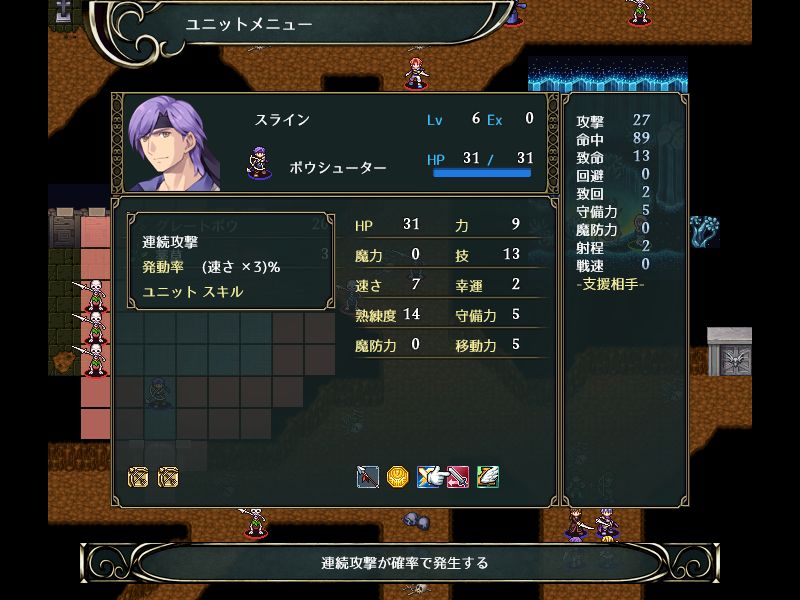800x600 pixels.
Task: Click the spear skill icon
Action: [x=367, y=477]
